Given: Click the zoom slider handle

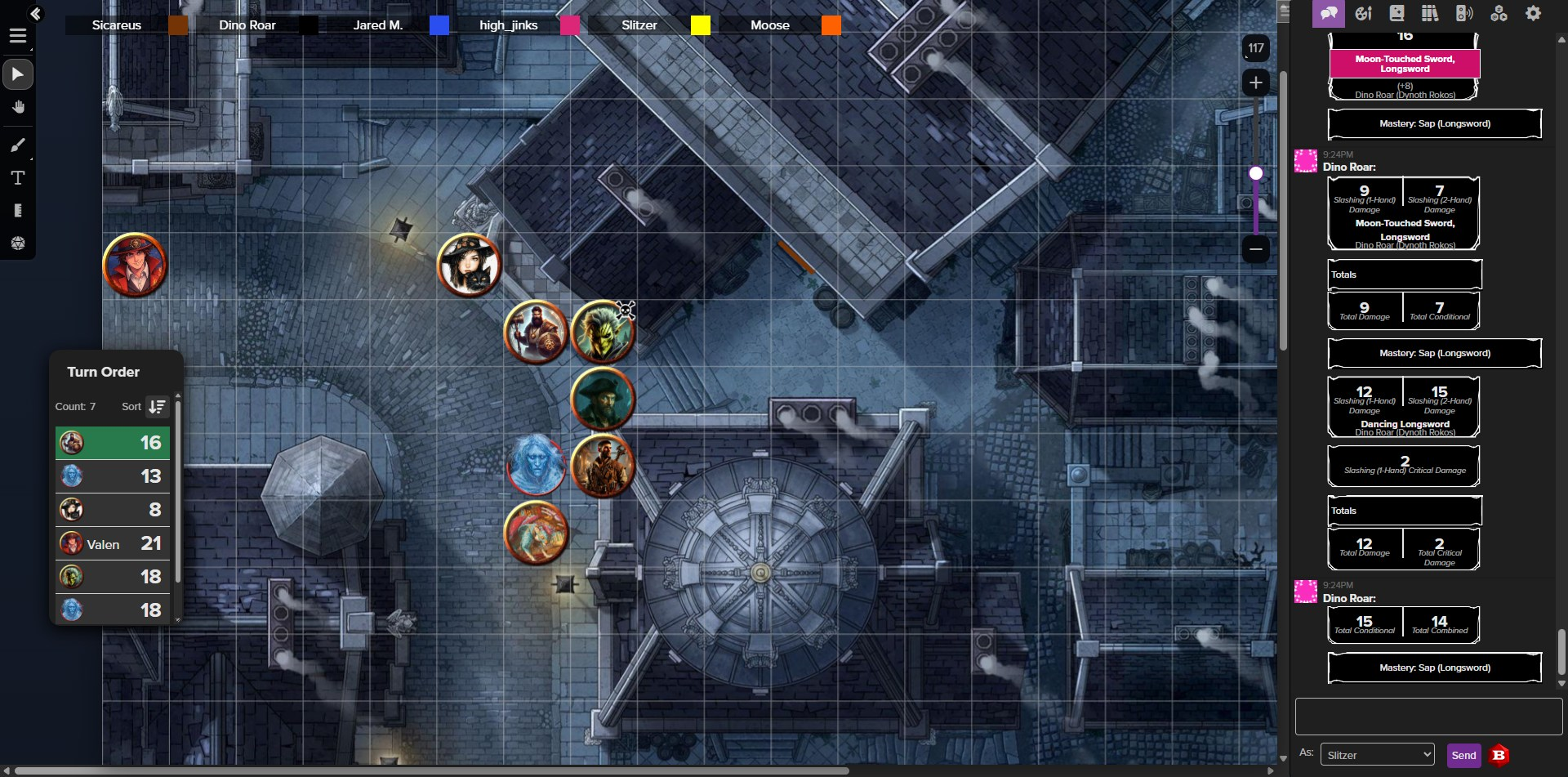Looking at the screenshot, I should (1256, 173).
